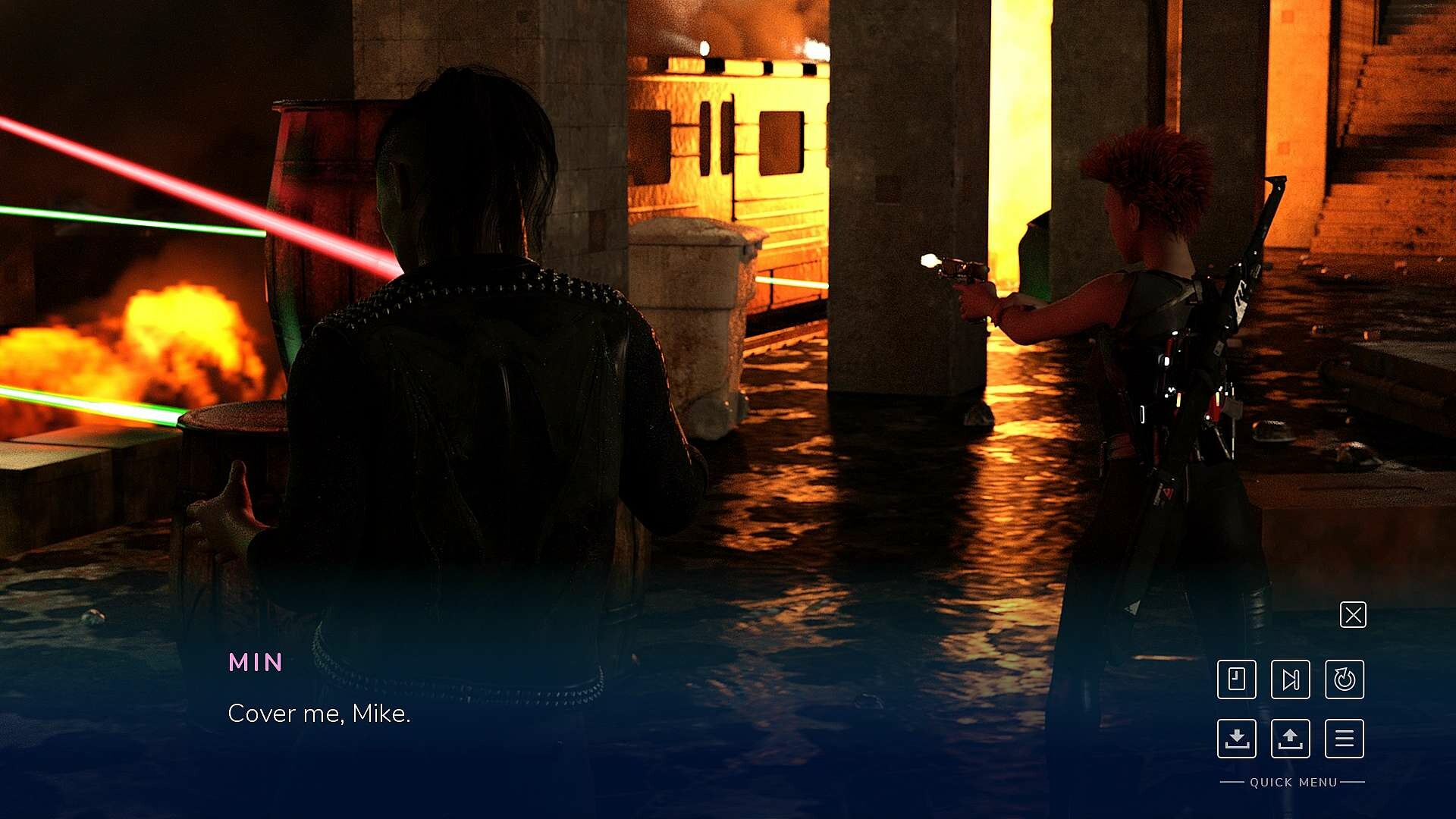Hide the quick menu with the X button
The width and height of the screenshot is (1456, 819).
[1353, 614]
